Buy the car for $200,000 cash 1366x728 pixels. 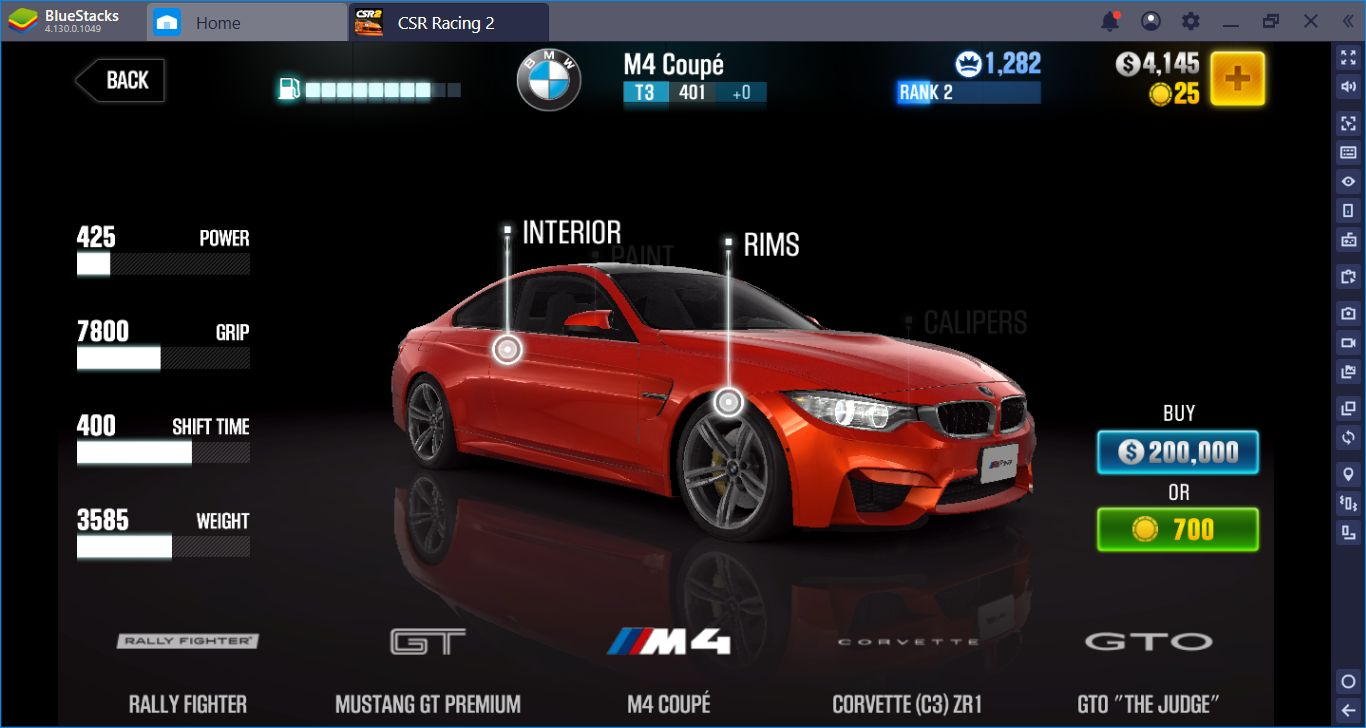(x=1177, y=453)
